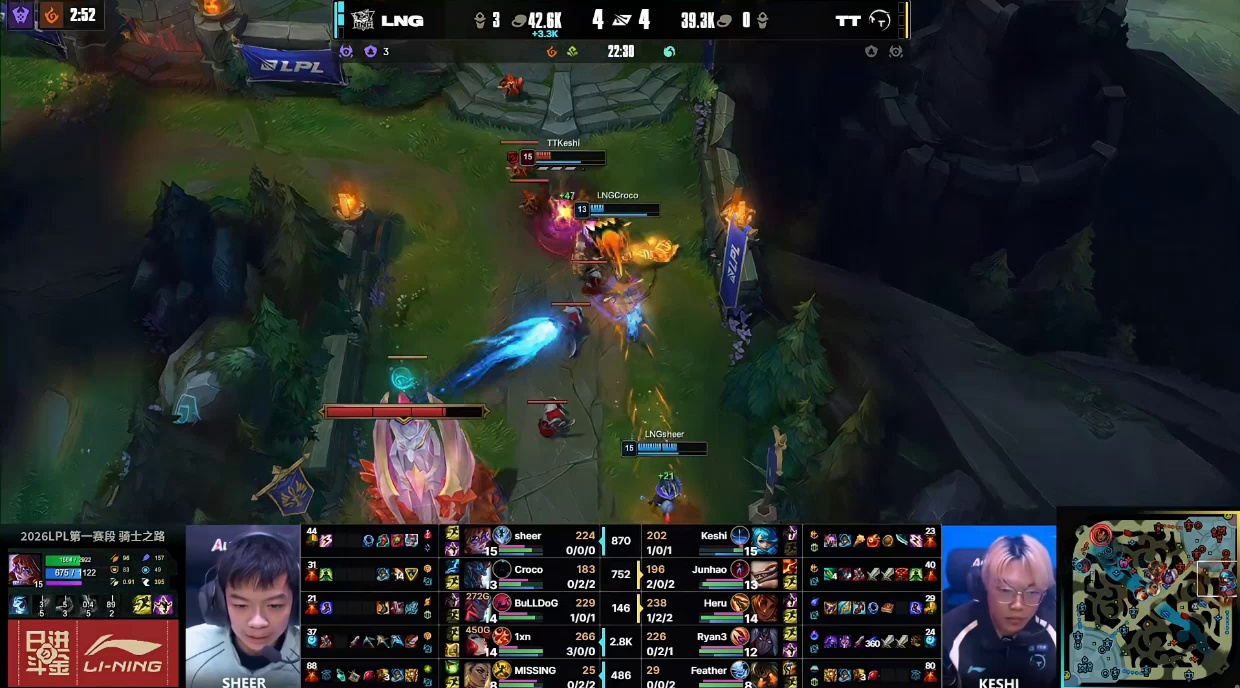Click the TT team logo

(880, 20)
